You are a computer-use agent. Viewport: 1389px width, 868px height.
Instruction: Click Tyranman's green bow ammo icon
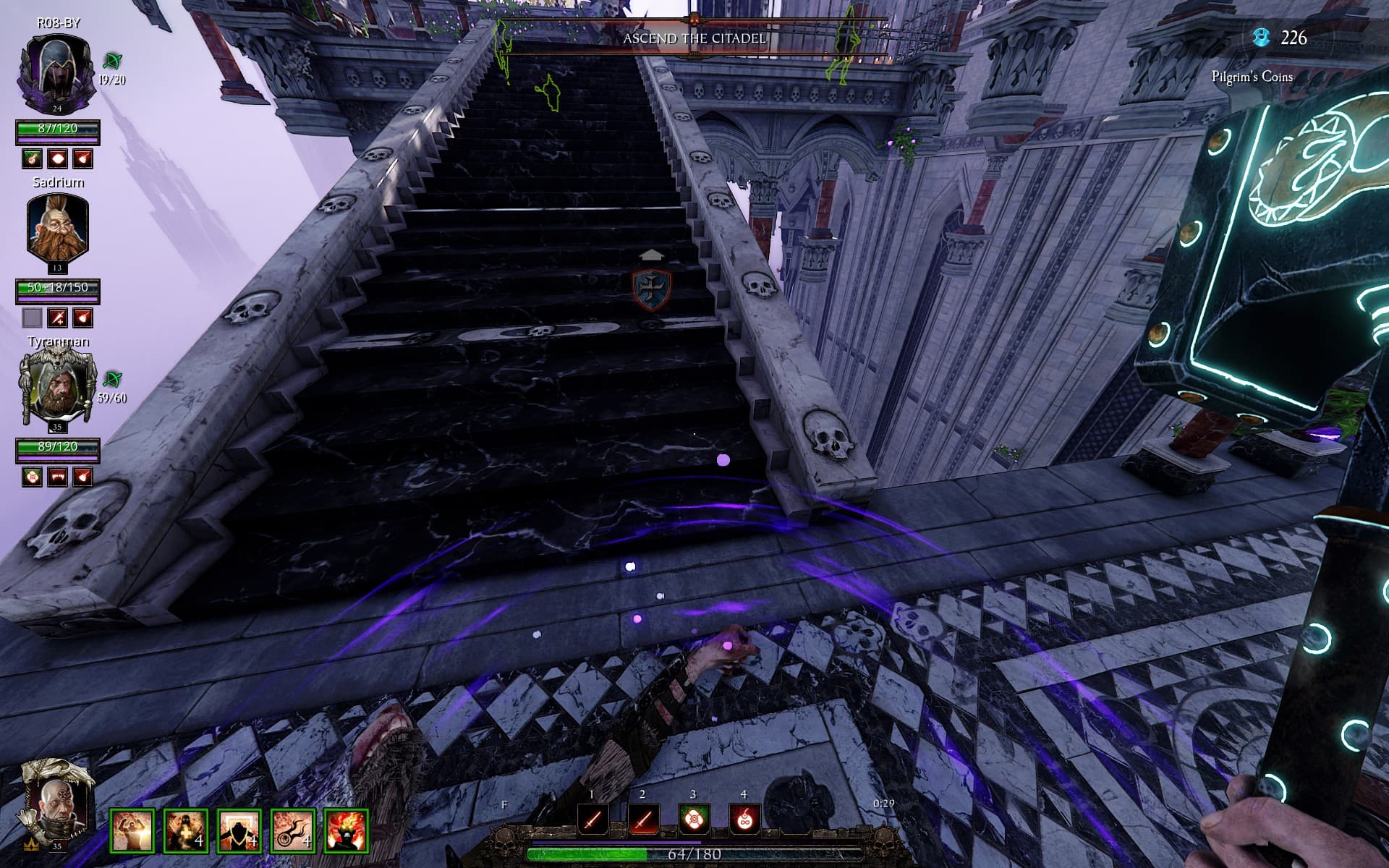coord(112,379)
